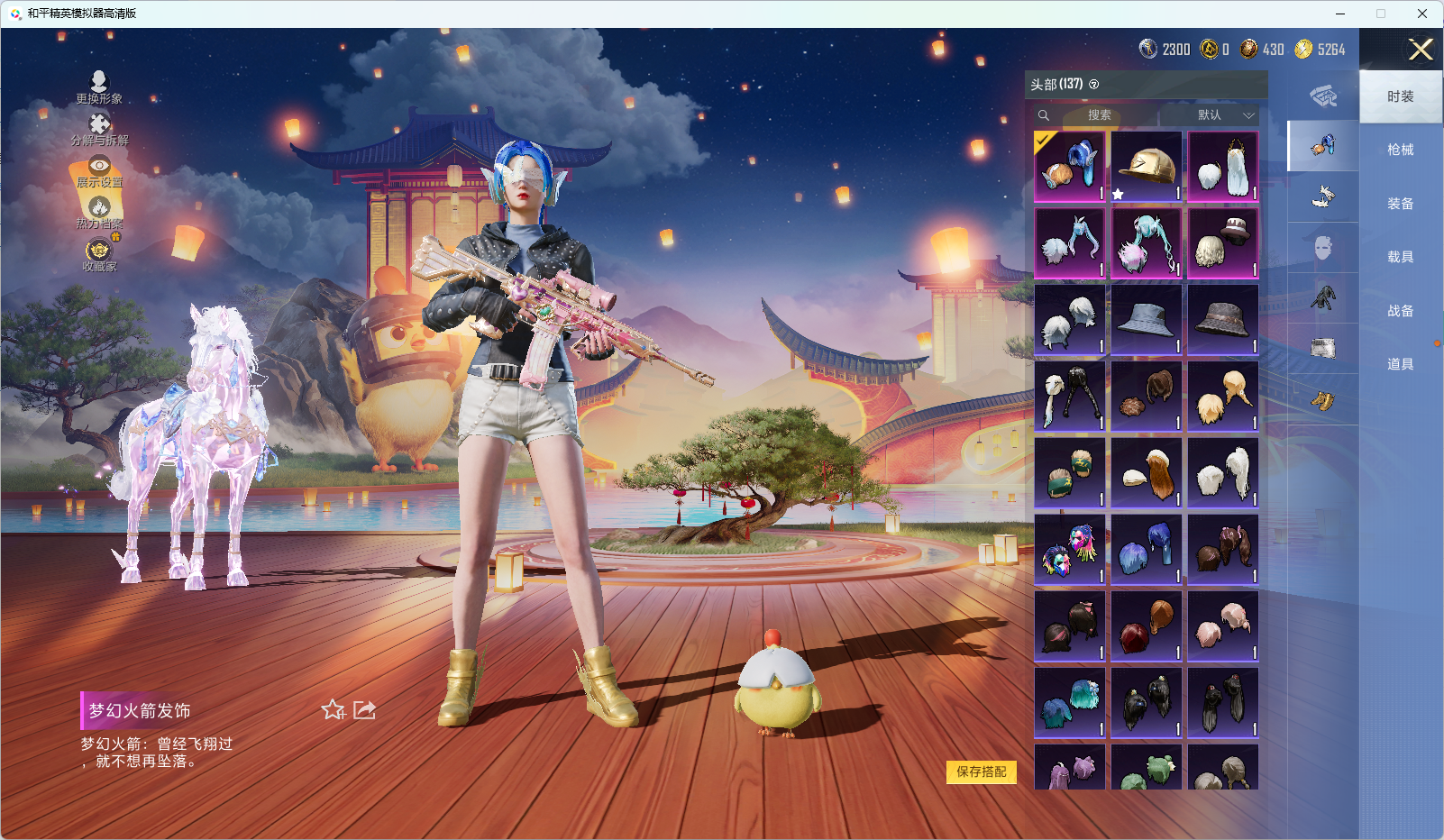Switch to the 战备 tab

(1400, 311)
